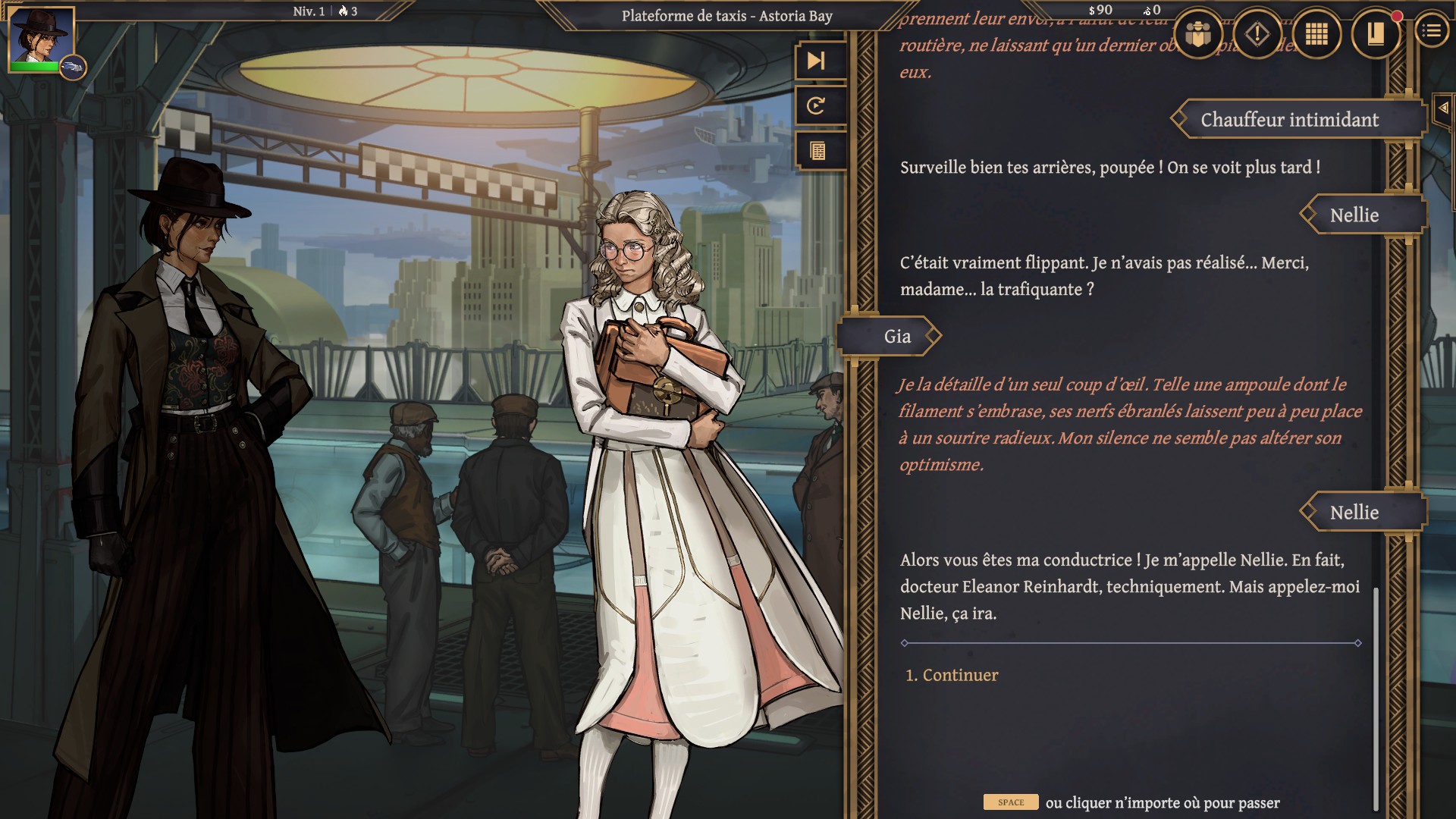The height and width of the screenshot is (819, 1456).
Task: Open the journal book icon
Action: [1376, 34]
